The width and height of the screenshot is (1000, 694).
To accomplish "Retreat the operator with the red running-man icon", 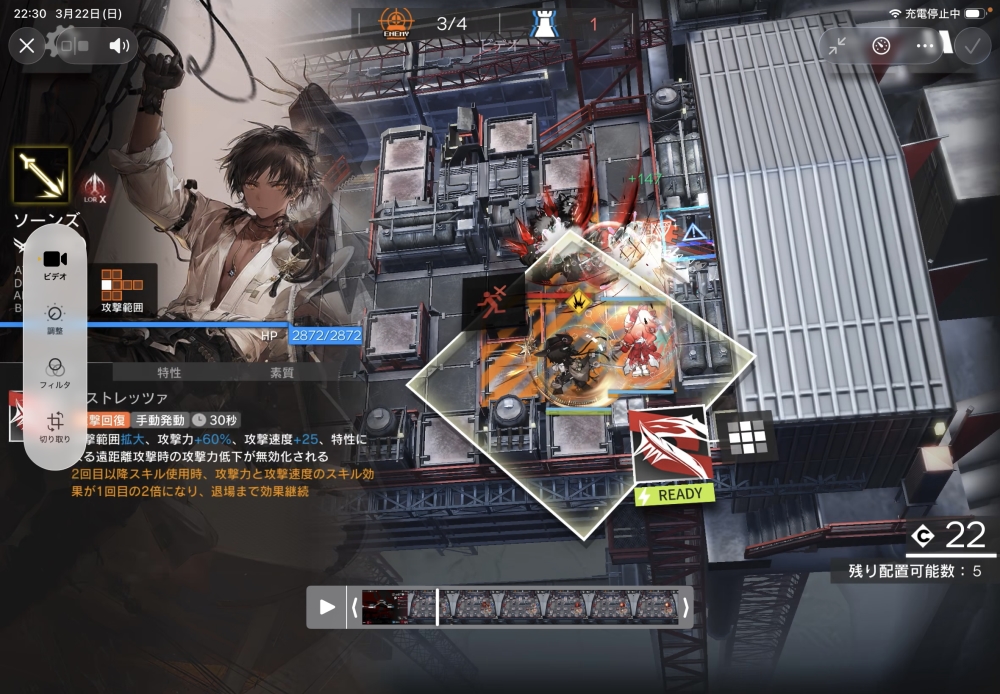I will coord(496,299).
